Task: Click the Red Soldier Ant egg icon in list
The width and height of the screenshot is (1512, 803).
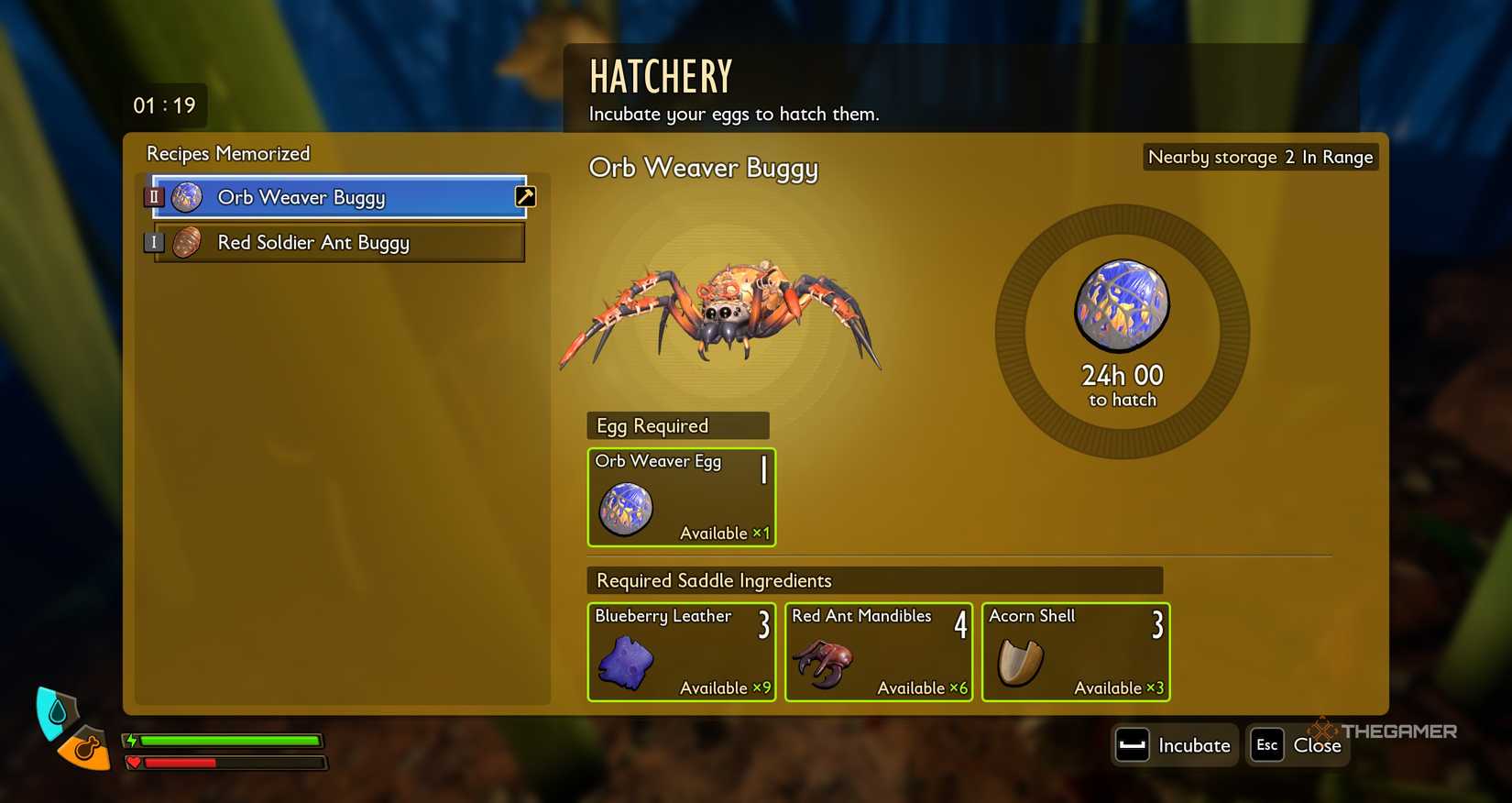Action: point(188,242)
